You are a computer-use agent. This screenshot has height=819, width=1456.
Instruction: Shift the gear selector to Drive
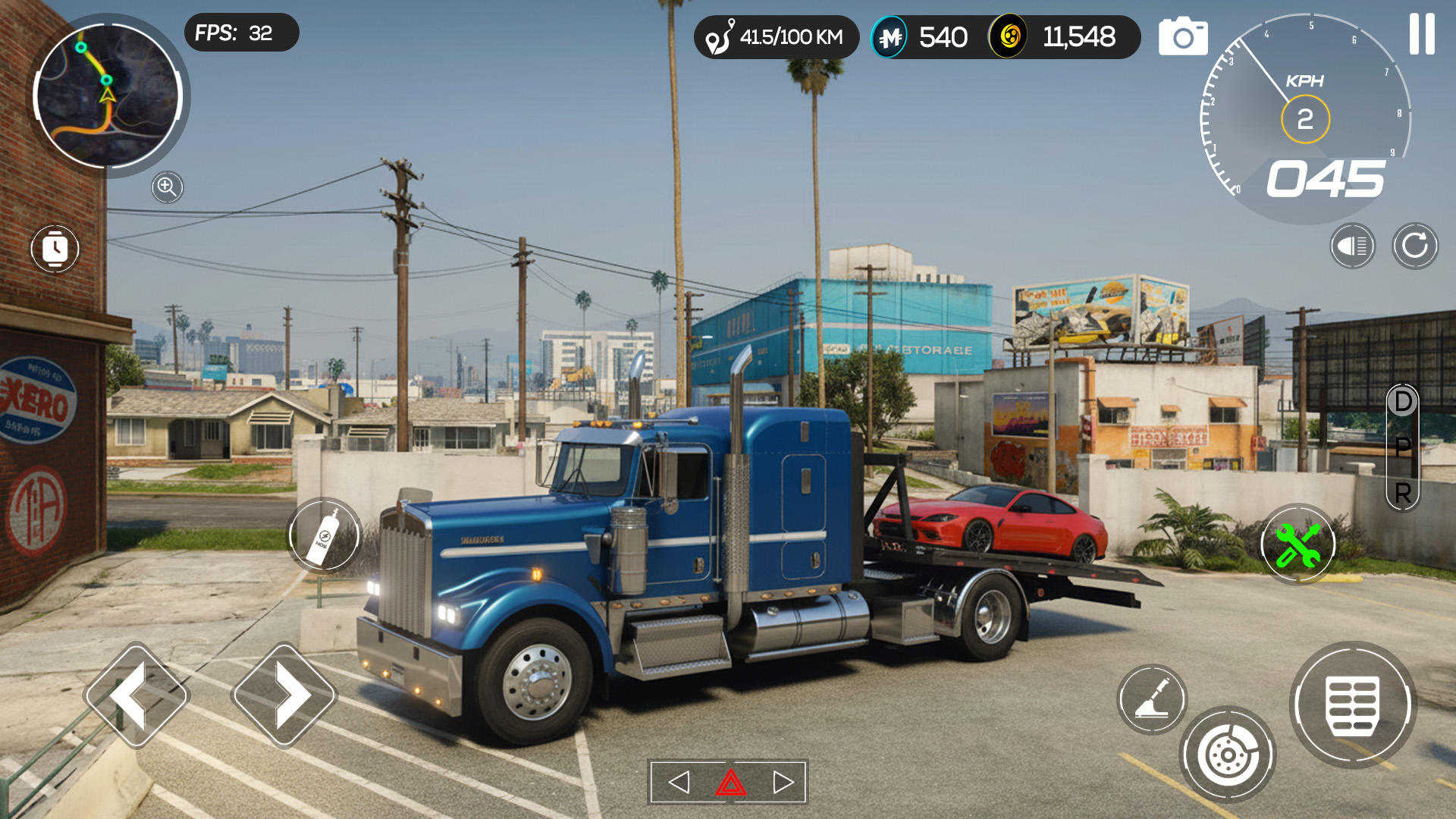(1403, 402)
